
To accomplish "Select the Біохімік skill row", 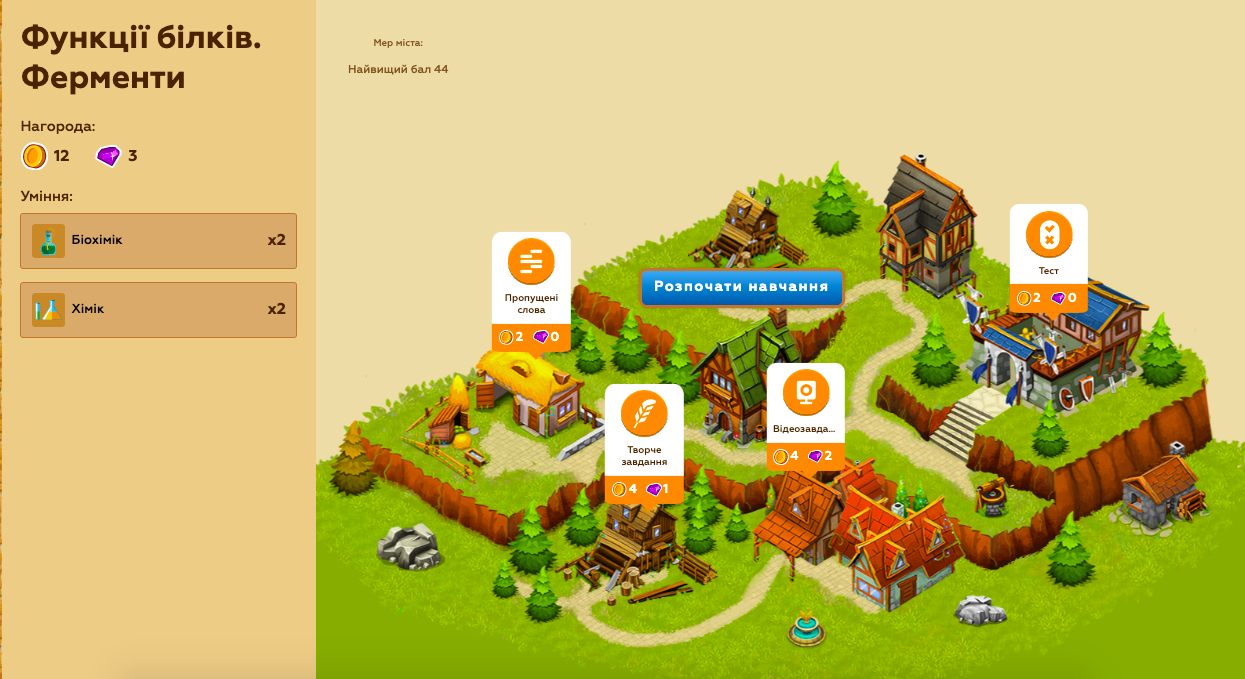I will 158,241.
